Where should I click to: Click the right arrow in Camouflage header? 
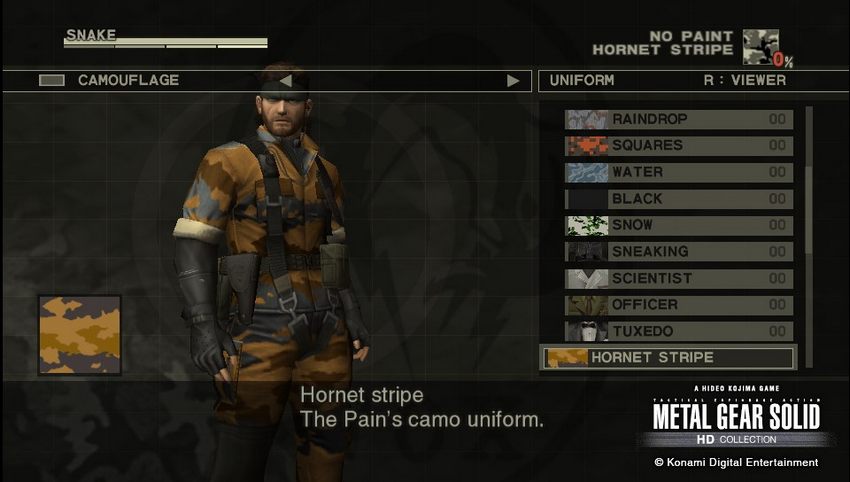click(513, 81)
